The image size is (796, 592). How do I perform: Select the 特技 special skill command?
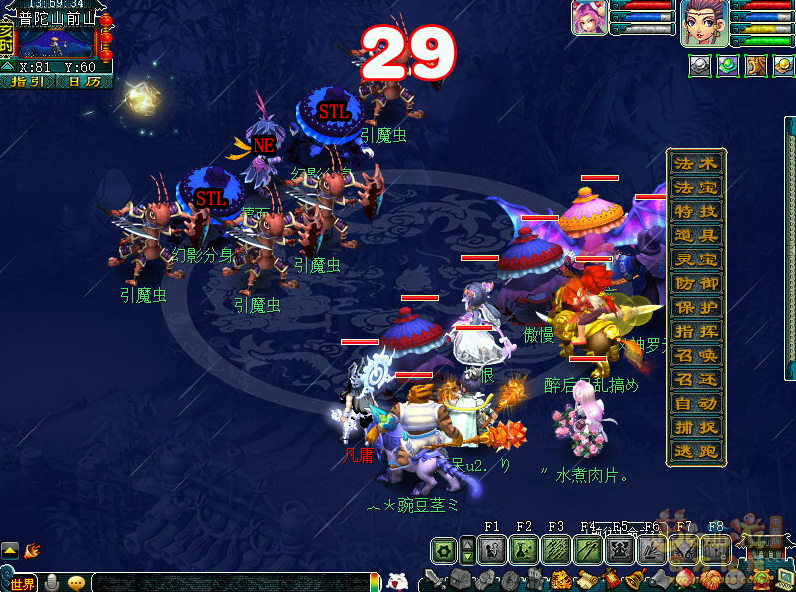click(696, 211)
